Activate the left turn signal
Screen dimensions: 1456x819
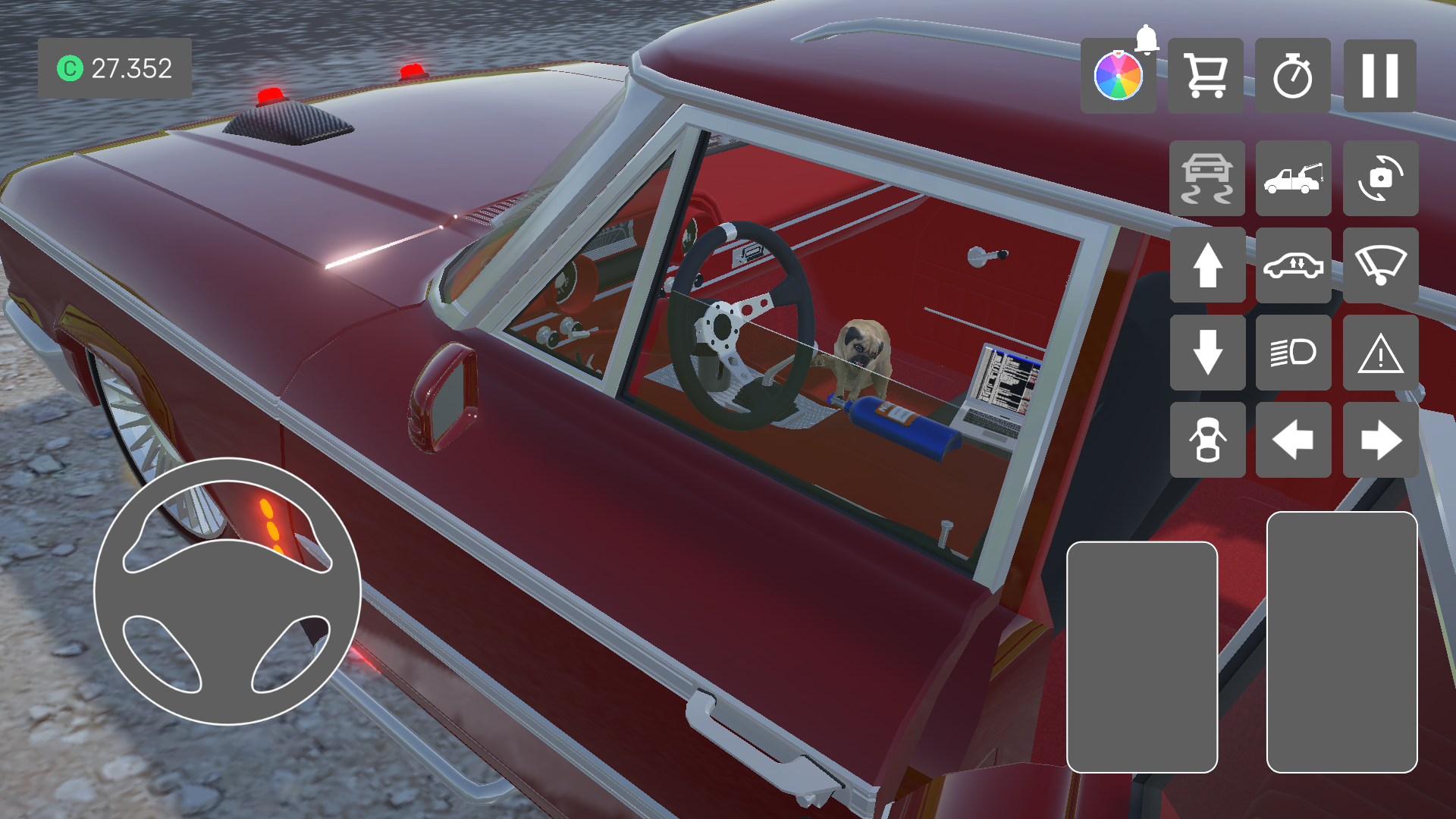tap(1293, 438)
